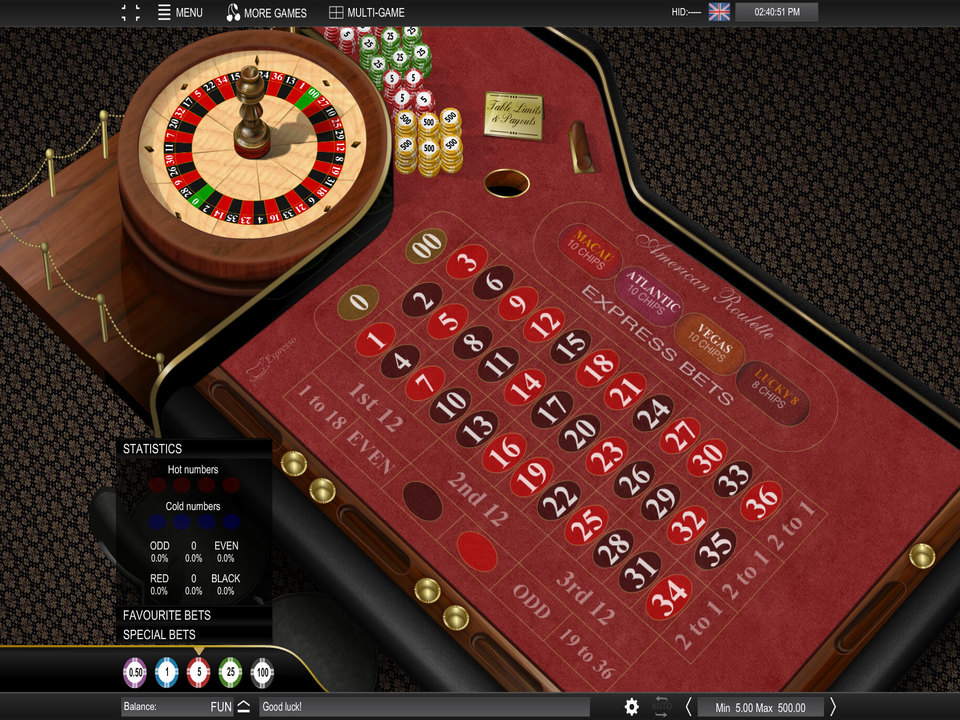The height and width of the screenshot is (720, 960).
Task: Expand the FAVOURITE BETS panel
Action: click(x=167, y=615)
